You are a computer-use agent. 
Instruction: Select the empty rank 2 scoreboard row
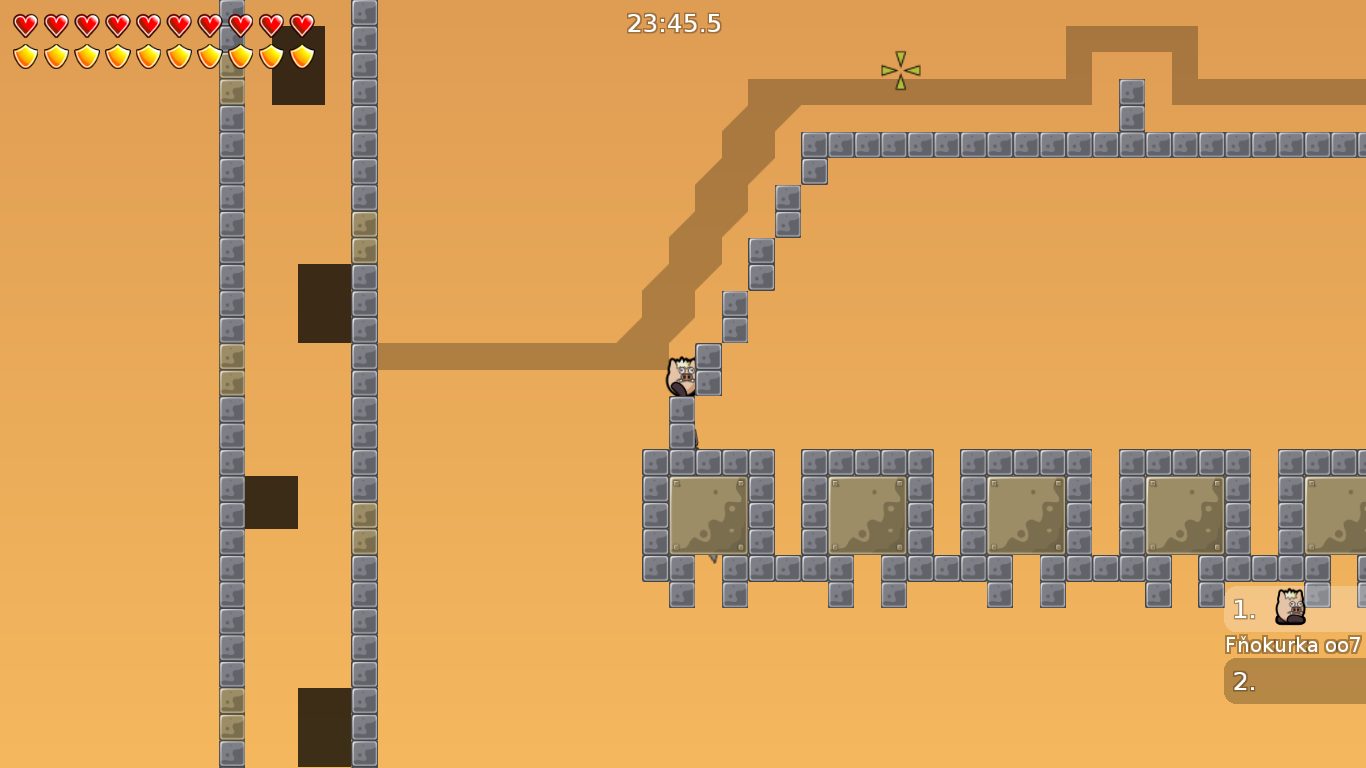coord(1294,681)
